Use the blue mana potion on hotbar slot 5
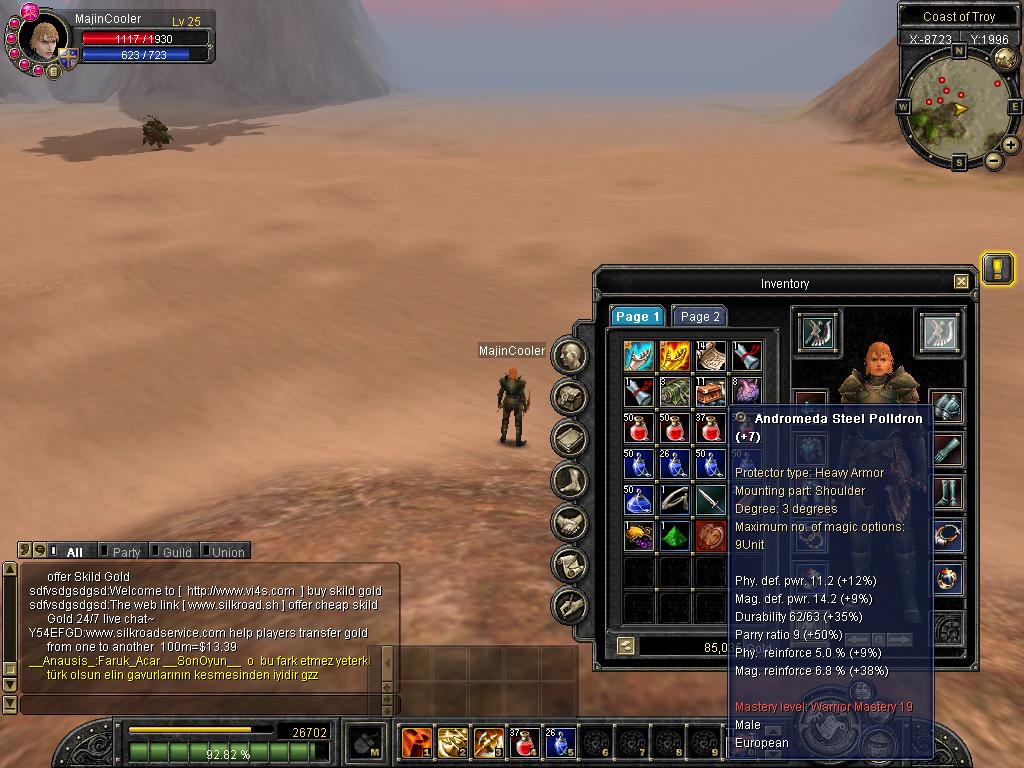 click(x=560, y=743)
